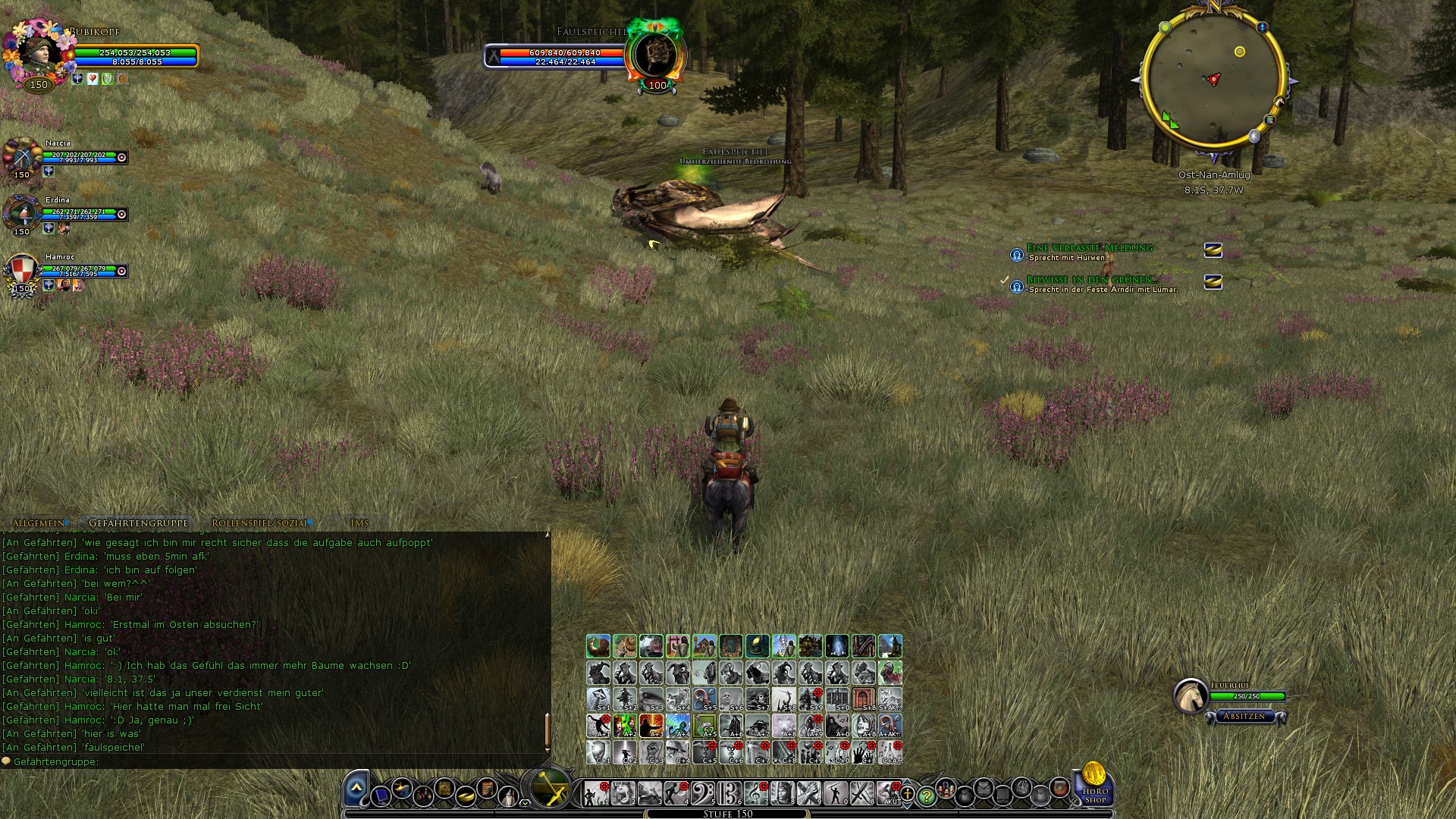The height and width of the screenshot is (819, 1456).
Task: Click the day-night indicator on the minimap rim
Action: [x=1254, y=136]
